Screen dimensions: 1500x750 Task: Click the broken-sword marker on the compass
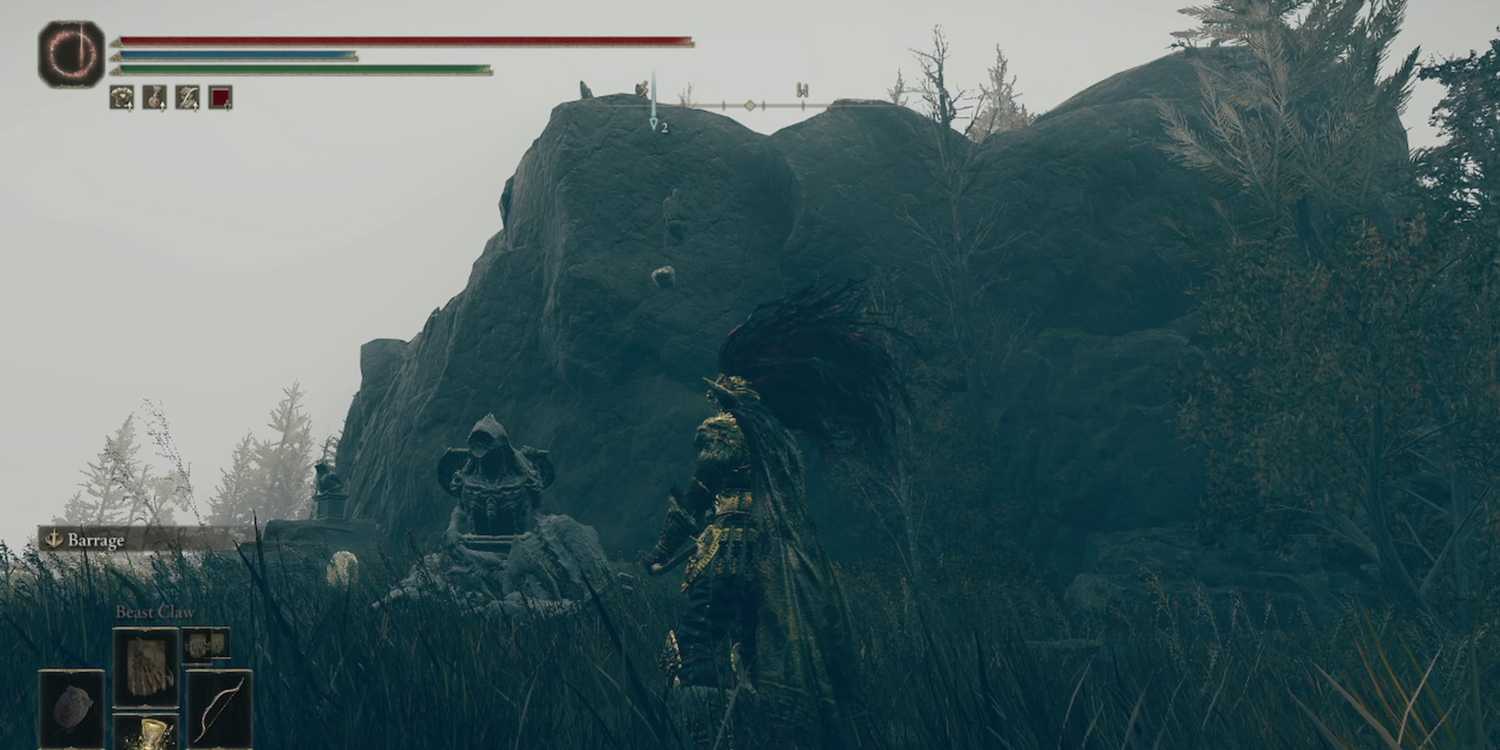coord(643,89)
